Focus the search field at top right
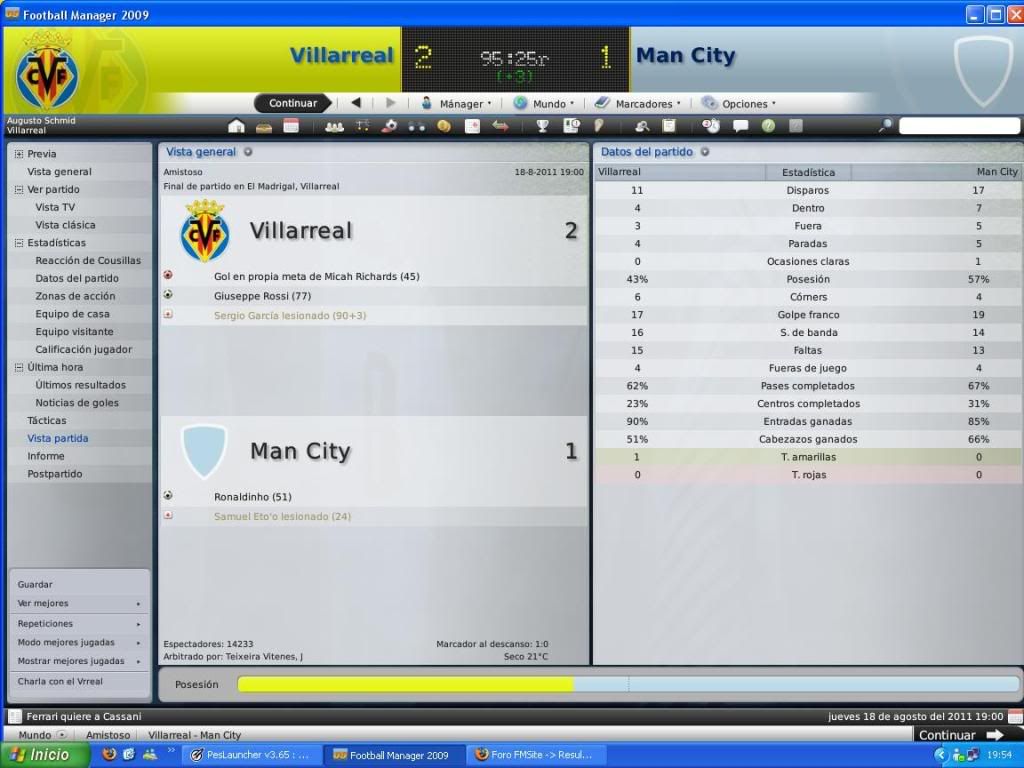The image size is (1024, 768). (x=957, y=126)
